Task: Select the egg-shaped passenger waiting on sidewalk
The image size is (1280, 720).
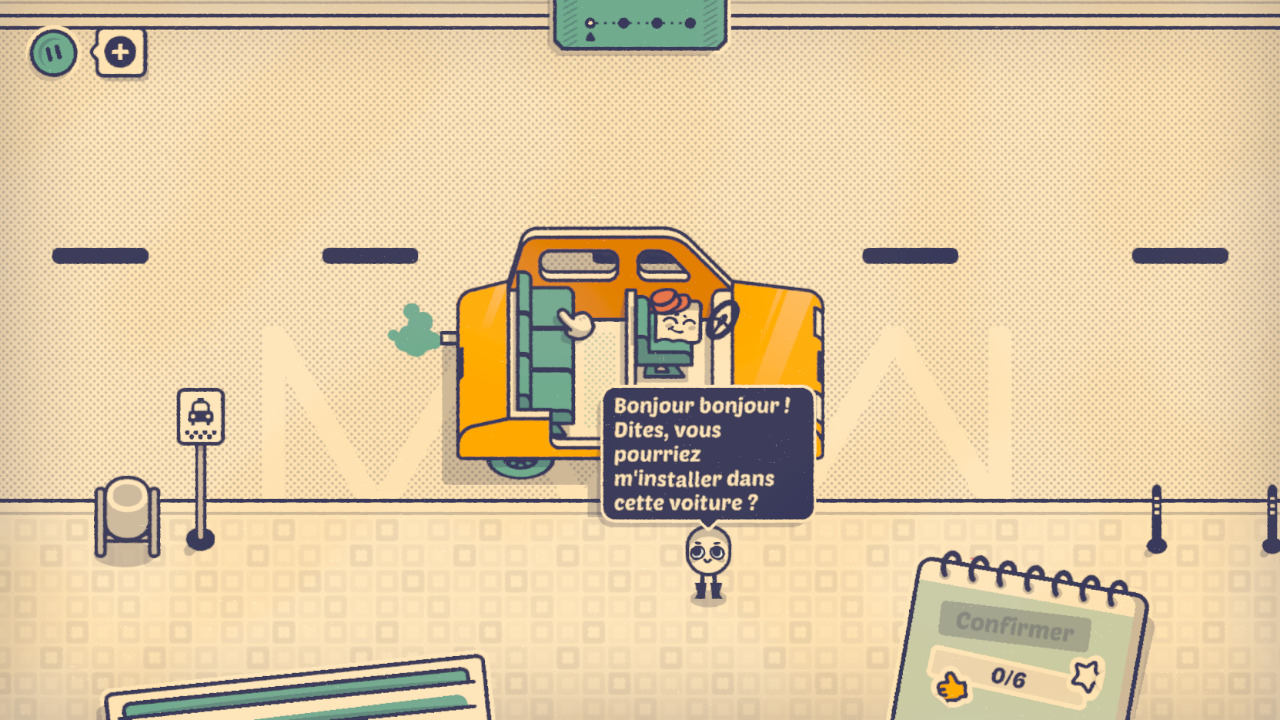Action: pyautogui.click(x=708, y=561)
